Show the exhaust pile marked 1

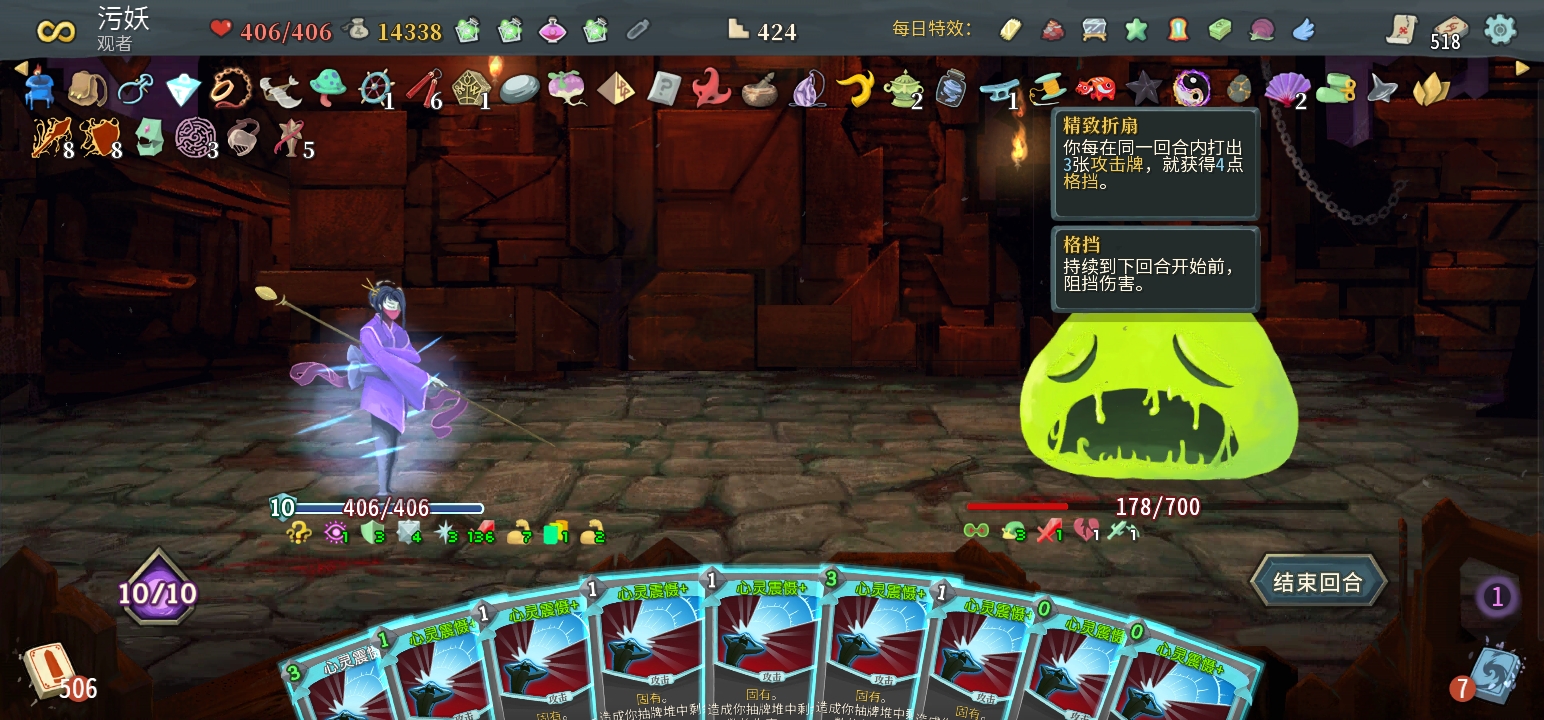[x=1496, y=598]
